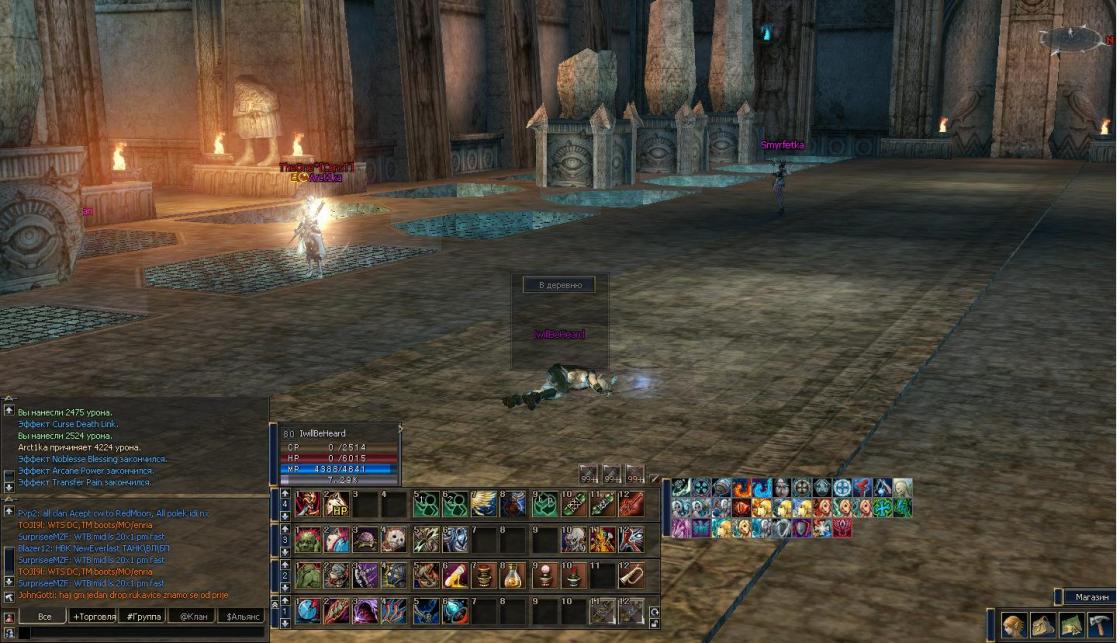Open the "+Торговля" trade chat tab
1120x643 pixels.
(x=93, y=616)
